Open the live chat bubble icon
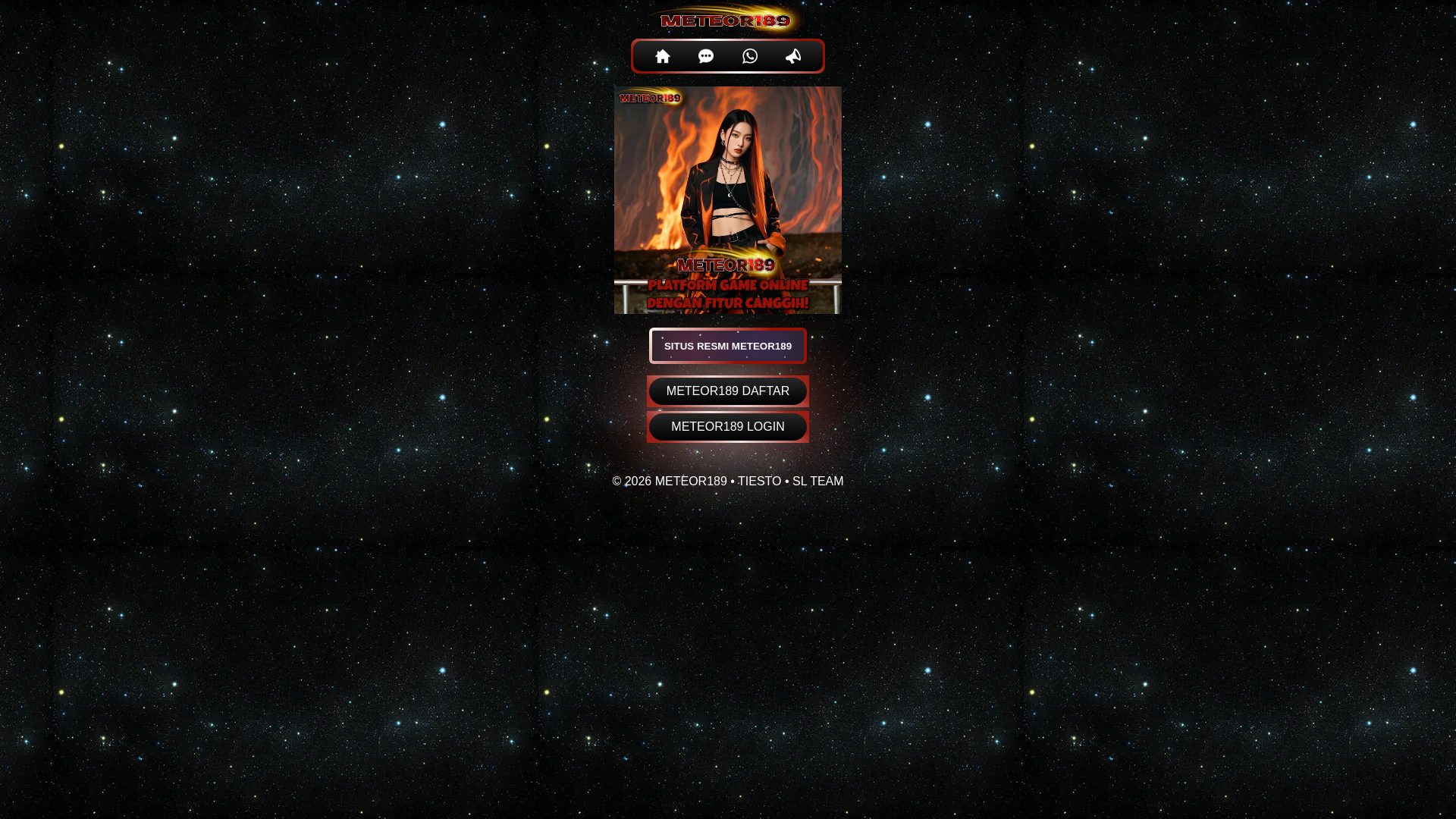This screenshot has width=1456, height=819. pyautogui.click(x=706, y=56)
